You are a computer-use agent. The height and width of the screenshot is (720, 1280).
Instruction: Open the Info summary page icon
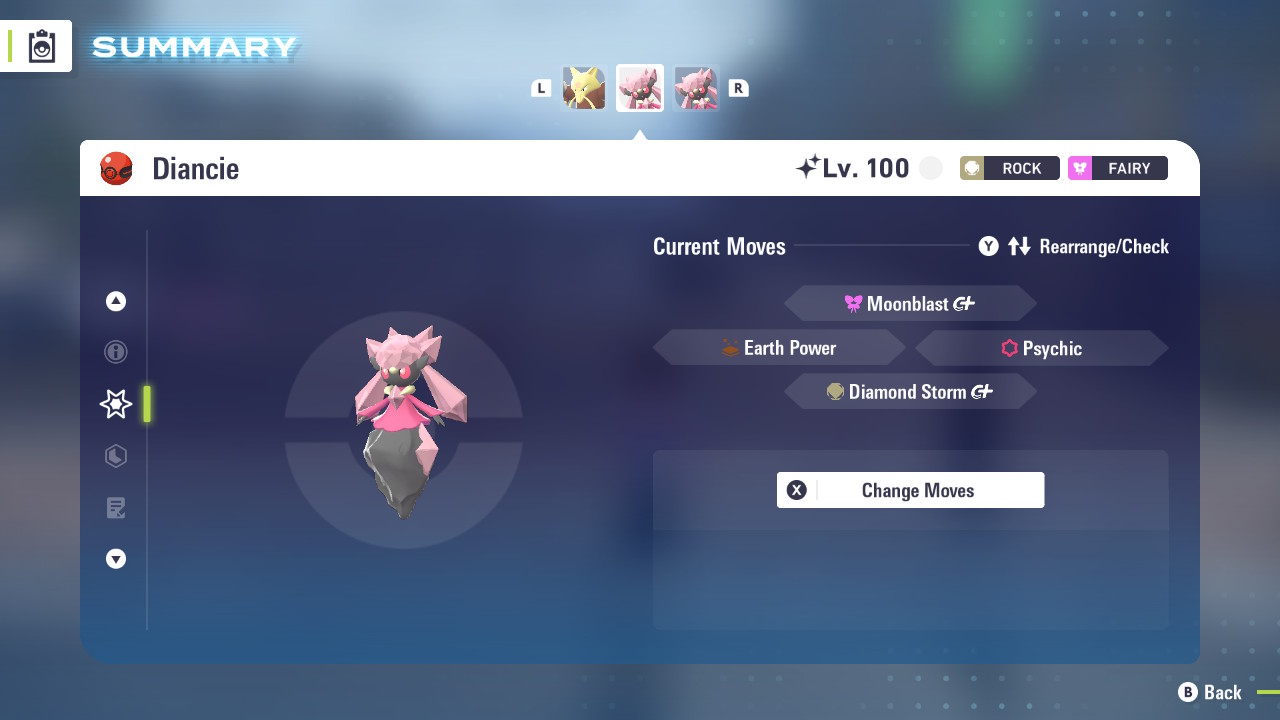click(x=115, y=352)
